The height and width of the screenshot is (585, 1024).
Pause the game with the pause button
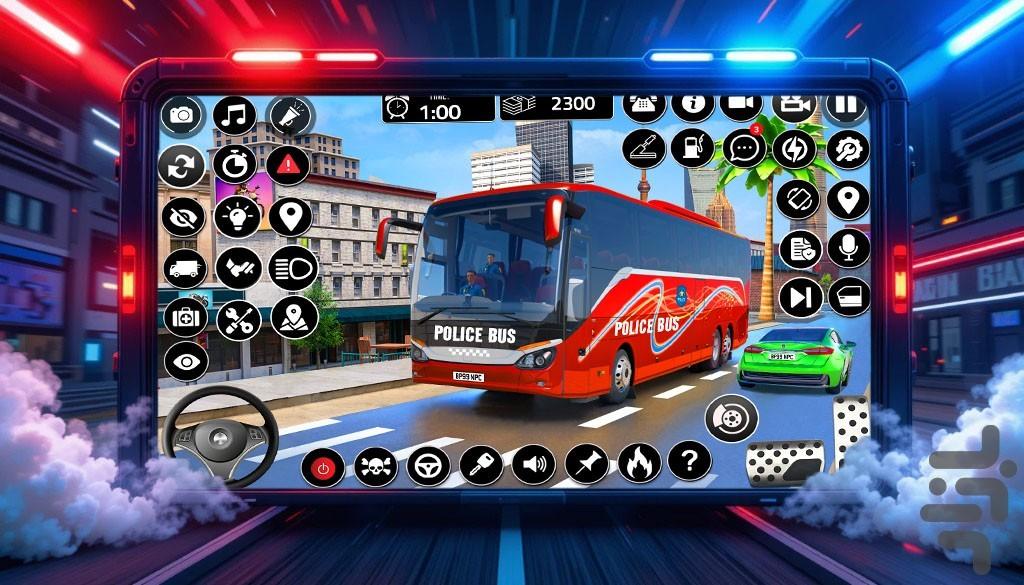(846, 105)
